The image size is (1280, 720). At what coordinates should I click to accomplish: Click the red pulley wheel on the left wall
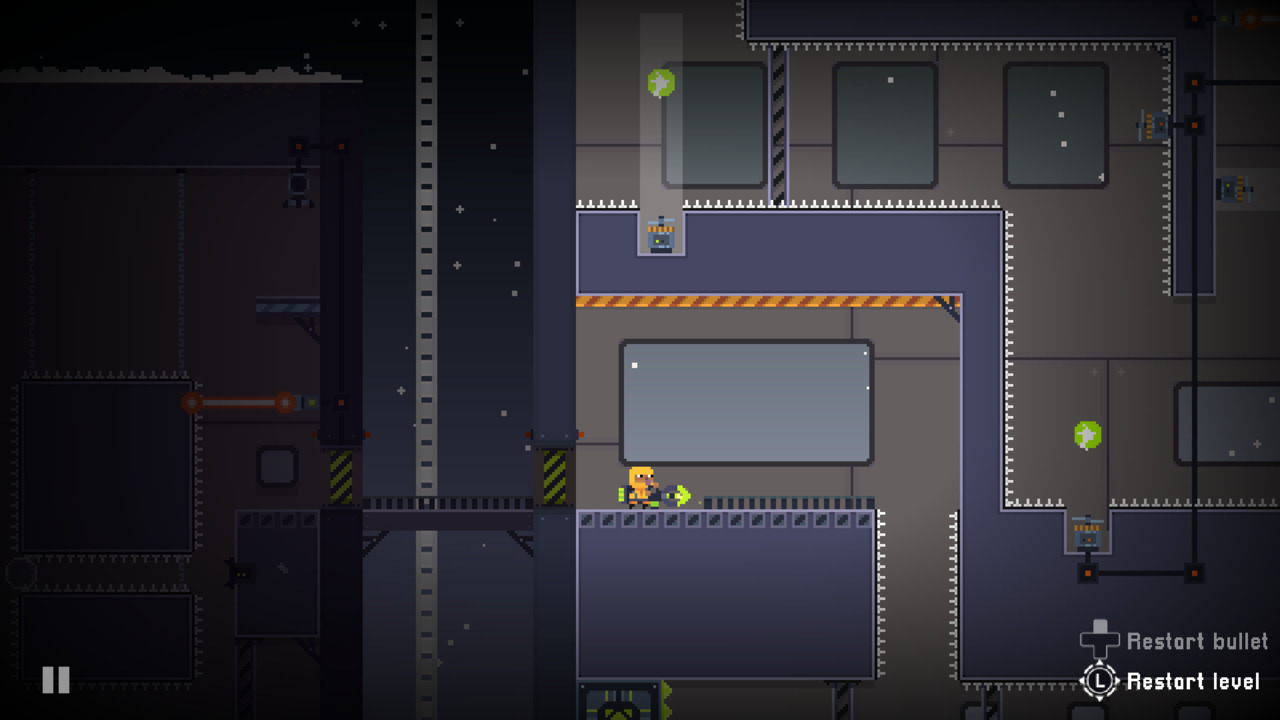pyautogui.click(x=193, y=401)
